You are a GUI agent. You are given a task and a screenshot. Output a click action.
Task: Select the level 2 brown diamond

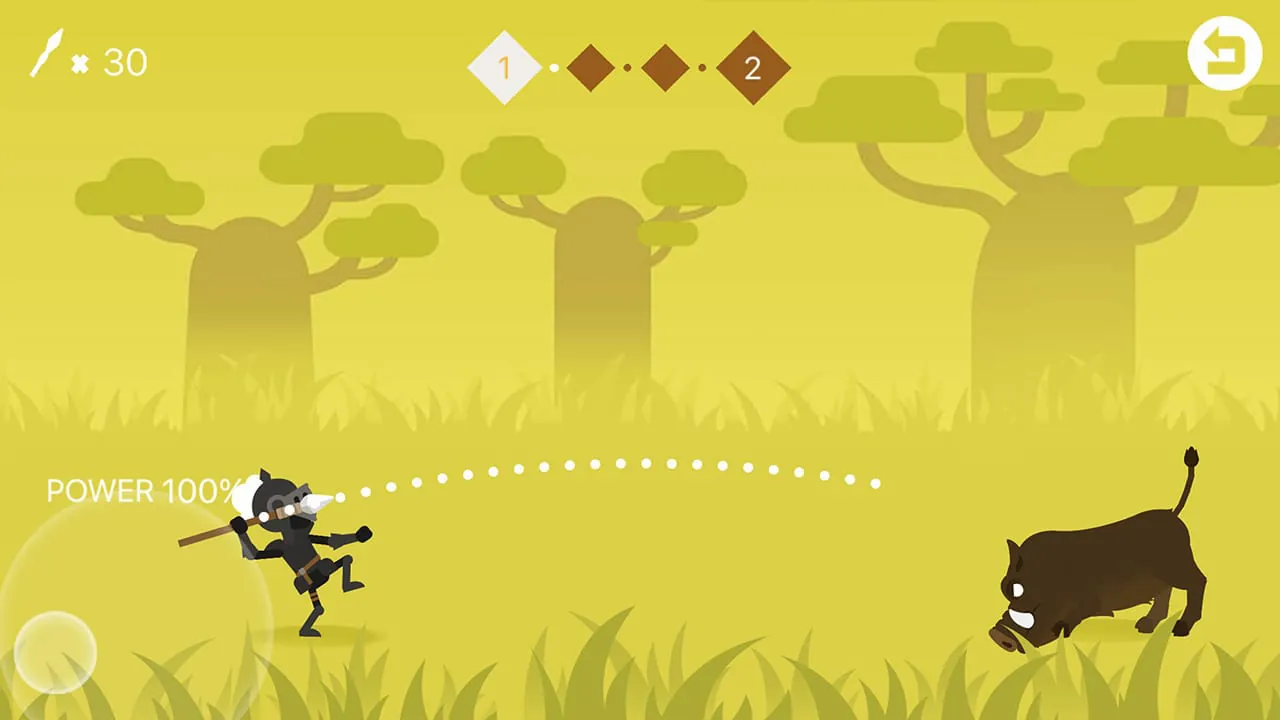[x=753, y=67]
